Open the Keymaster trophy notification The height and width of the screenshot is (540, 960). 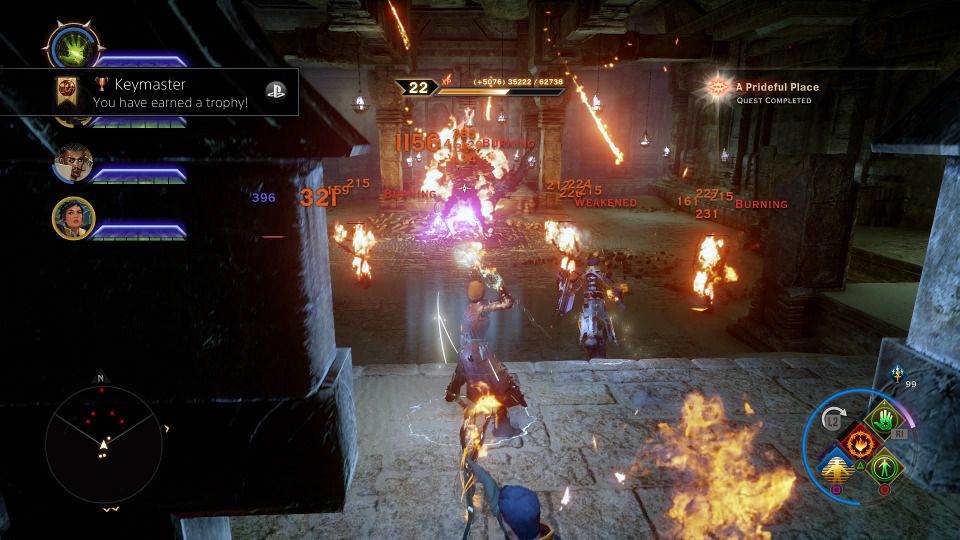(150, 94)
